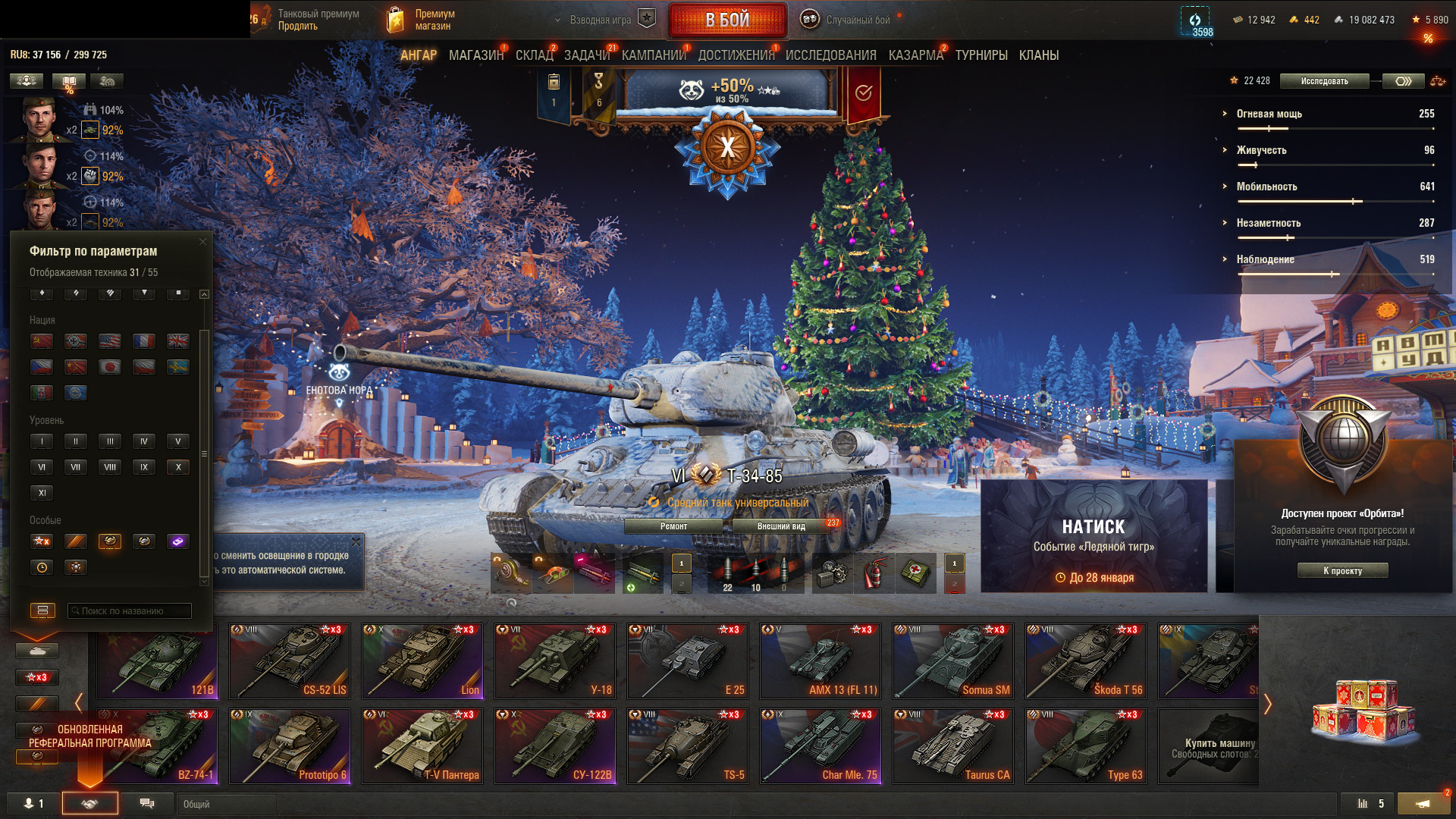Pick the Type 63 tank from carousel
The height and width of the screenshot is (819, 1456).
1085,745
